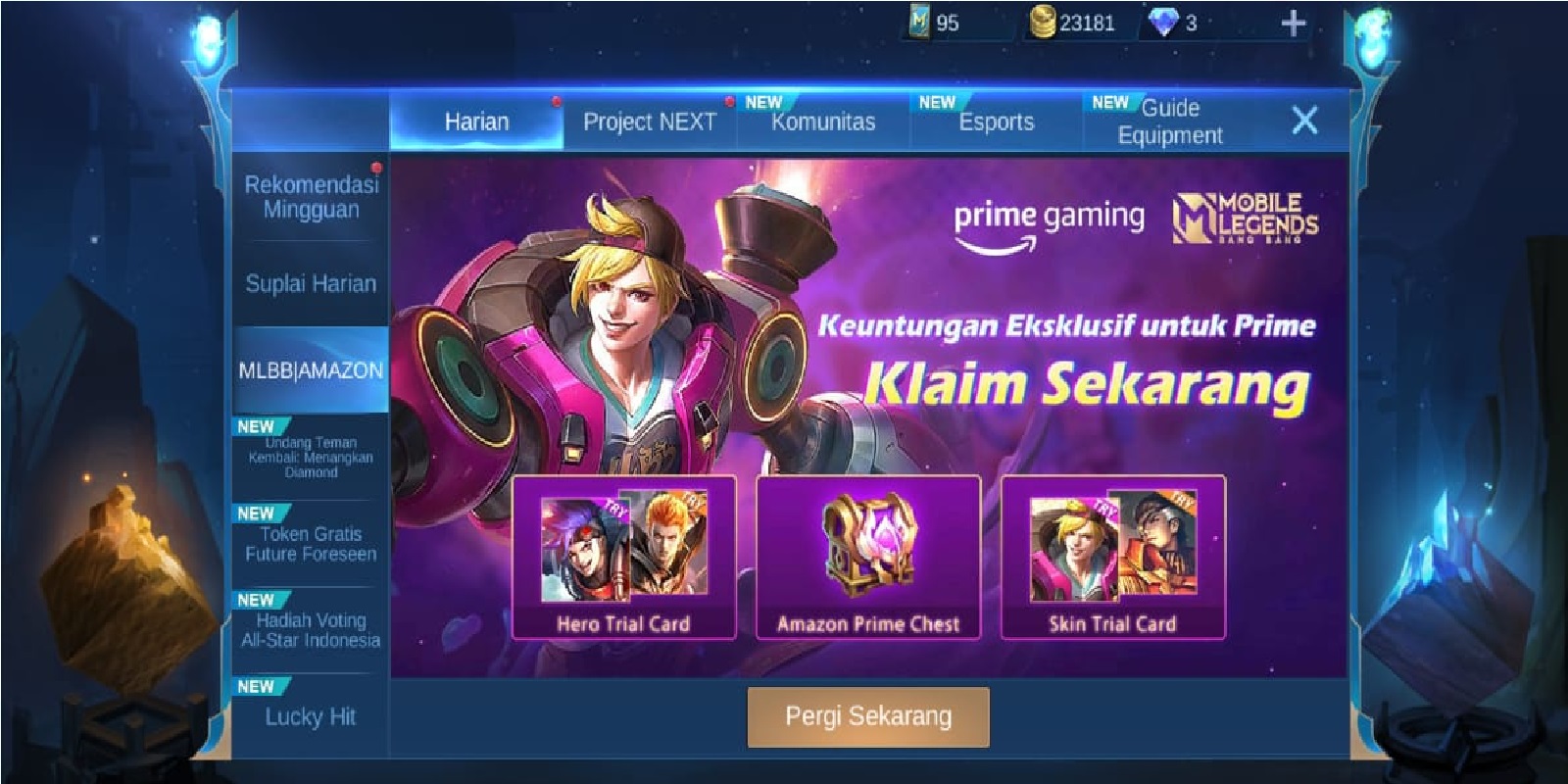Screen dimensions: 1568x784
Task: Open the Lucky Hit event section
Action: 312,715
